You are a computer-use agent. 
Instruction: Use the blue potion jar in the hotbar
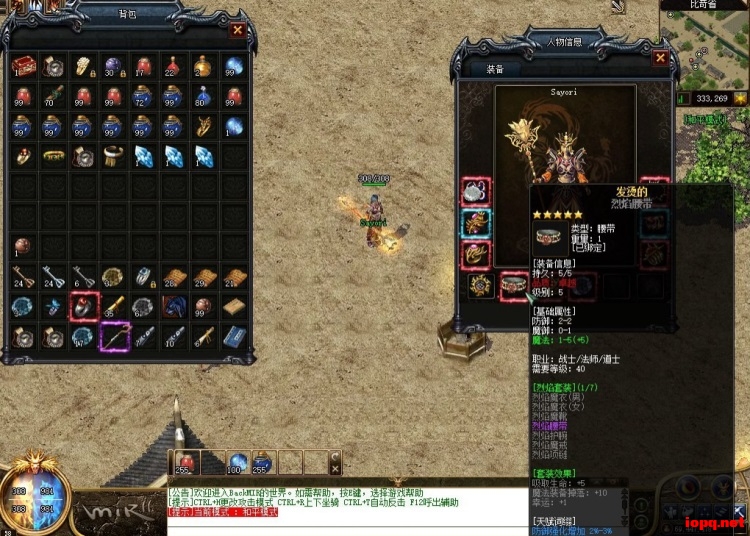[263, 462]
